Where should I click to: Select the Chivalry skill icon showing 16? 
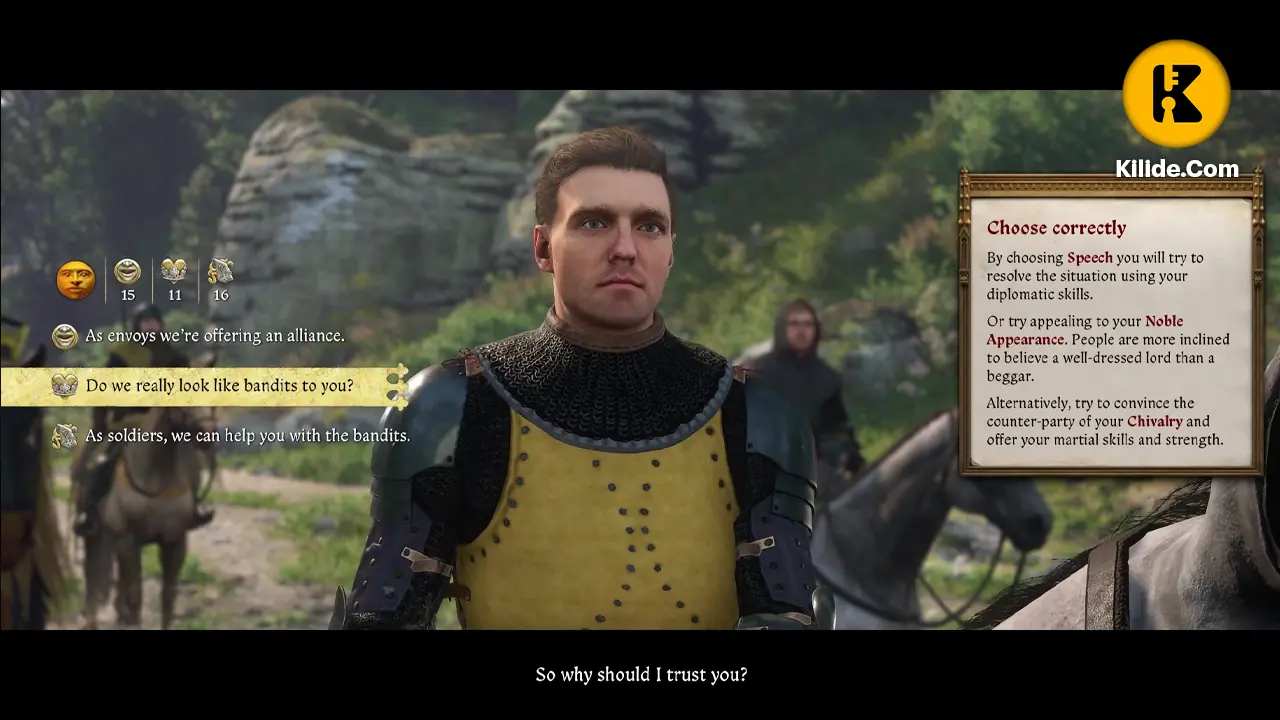pyautogui.click(x=220, y=272)
